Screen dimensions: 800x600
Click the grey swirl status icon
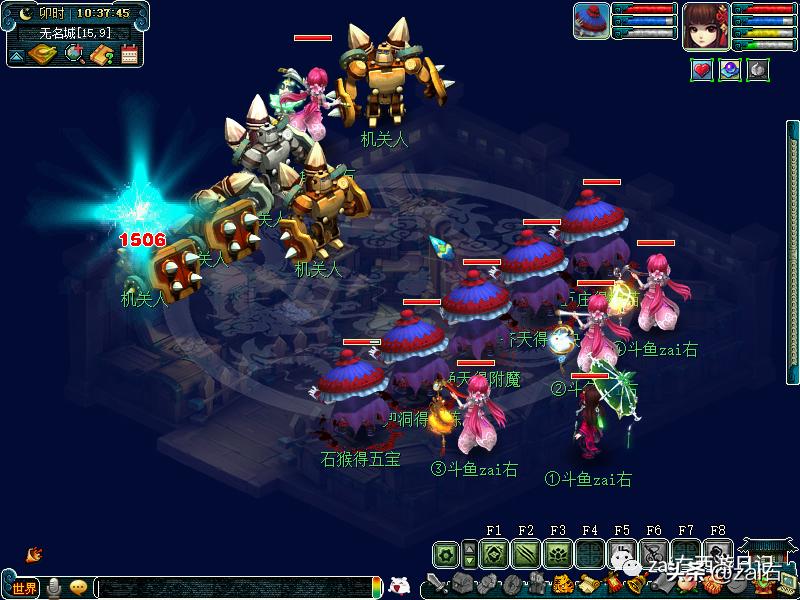[758, 70]
